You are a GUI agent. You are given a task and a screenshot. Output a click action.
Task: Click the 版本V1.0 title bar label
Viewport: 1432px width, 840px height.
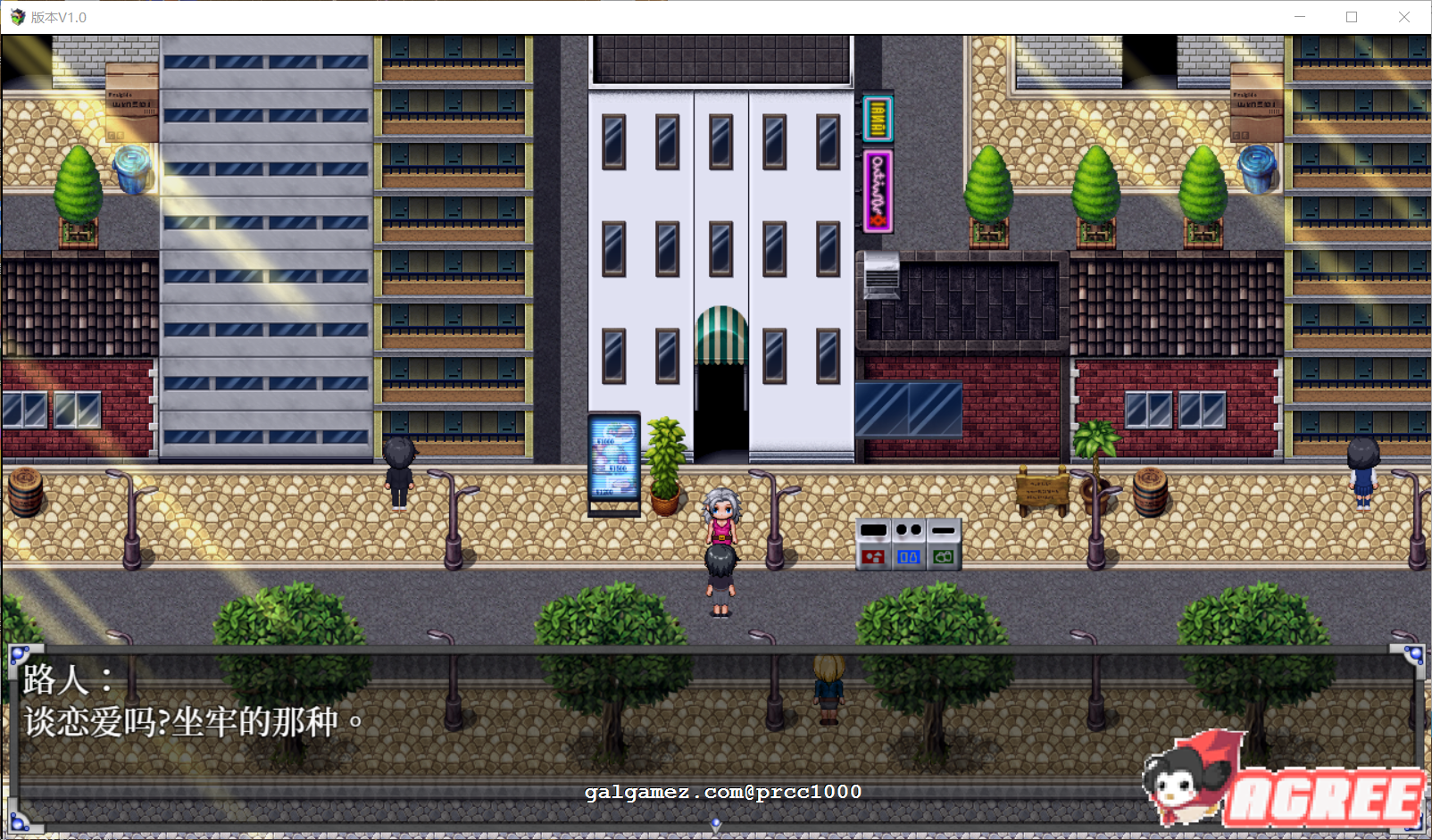56,14
